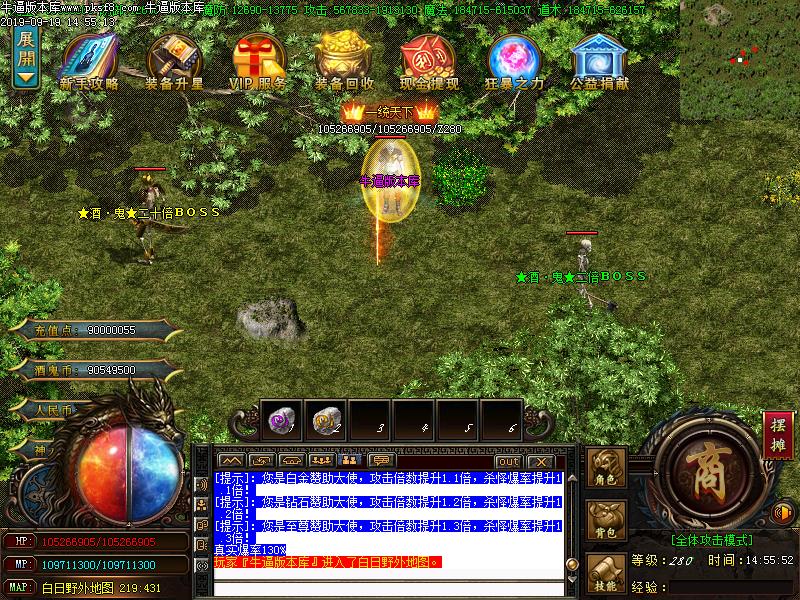The width and height of the screenshot is (800, 600).
Task: Open the 装备升星 equipment upgrade menu
Action: (174, 63)
